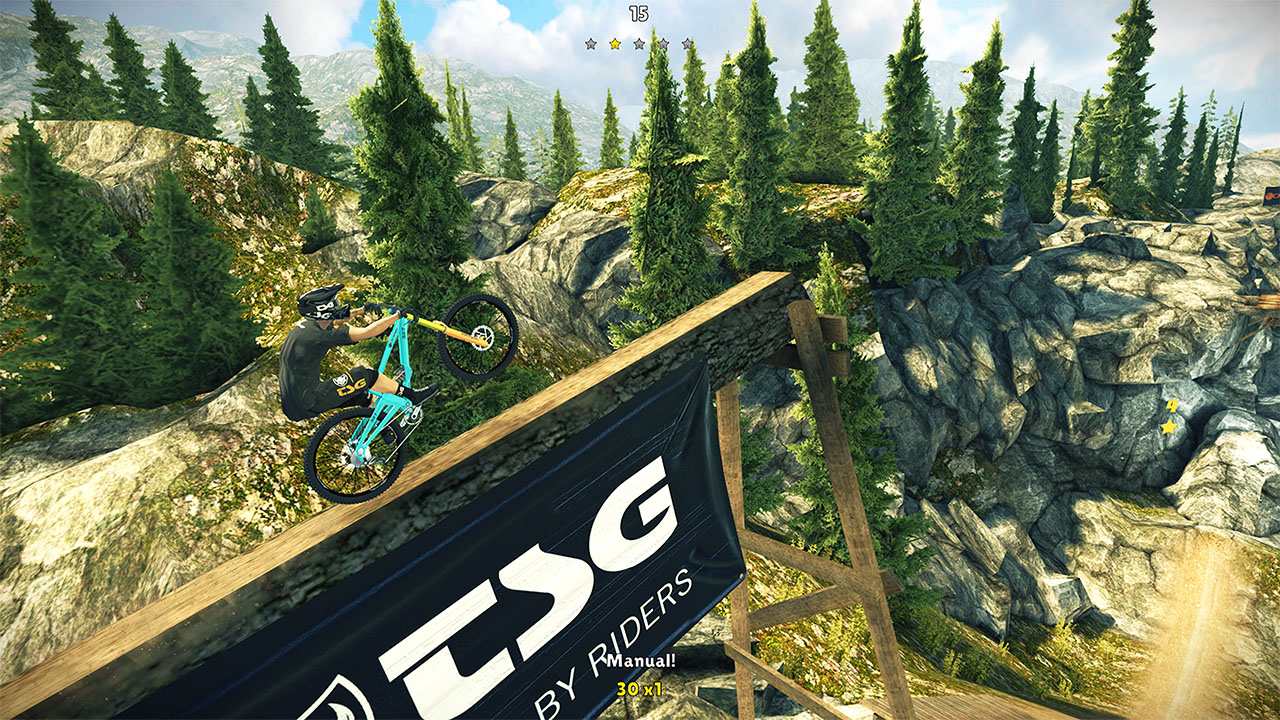Click the score '15' at top of screen
Screen dimensions: 1280x720
[x=640, y=13]
